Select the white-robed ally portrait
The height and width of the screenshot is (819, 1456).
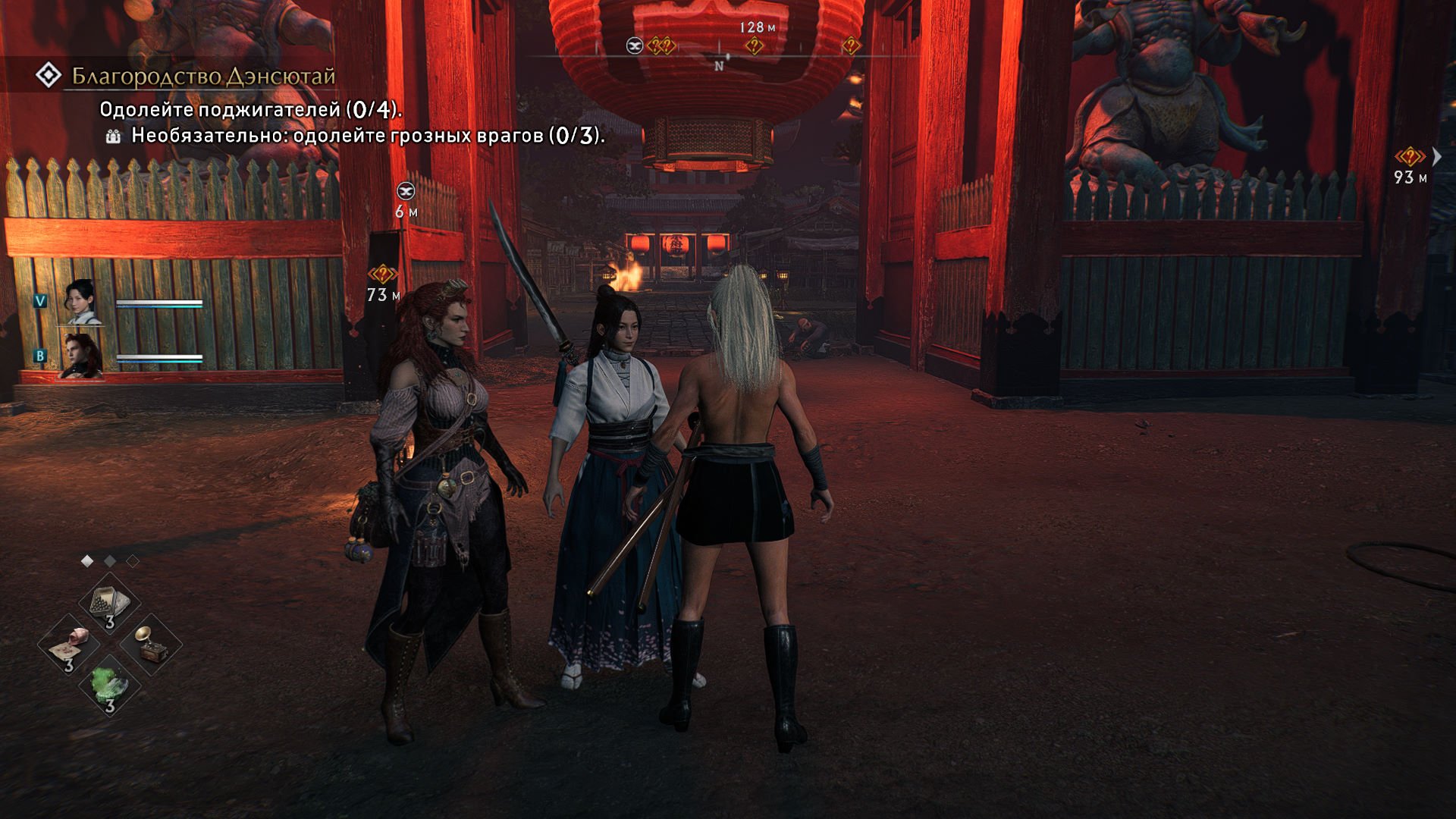click(82, 301)
